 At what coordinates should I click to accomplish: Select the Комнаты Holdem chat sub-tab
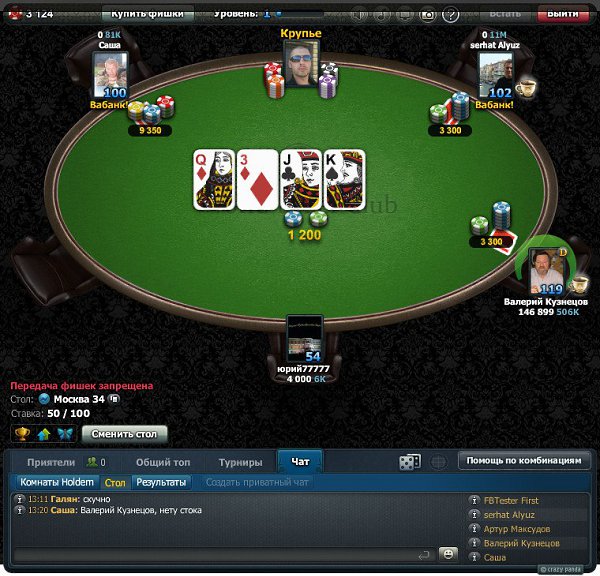coord(57,482)
